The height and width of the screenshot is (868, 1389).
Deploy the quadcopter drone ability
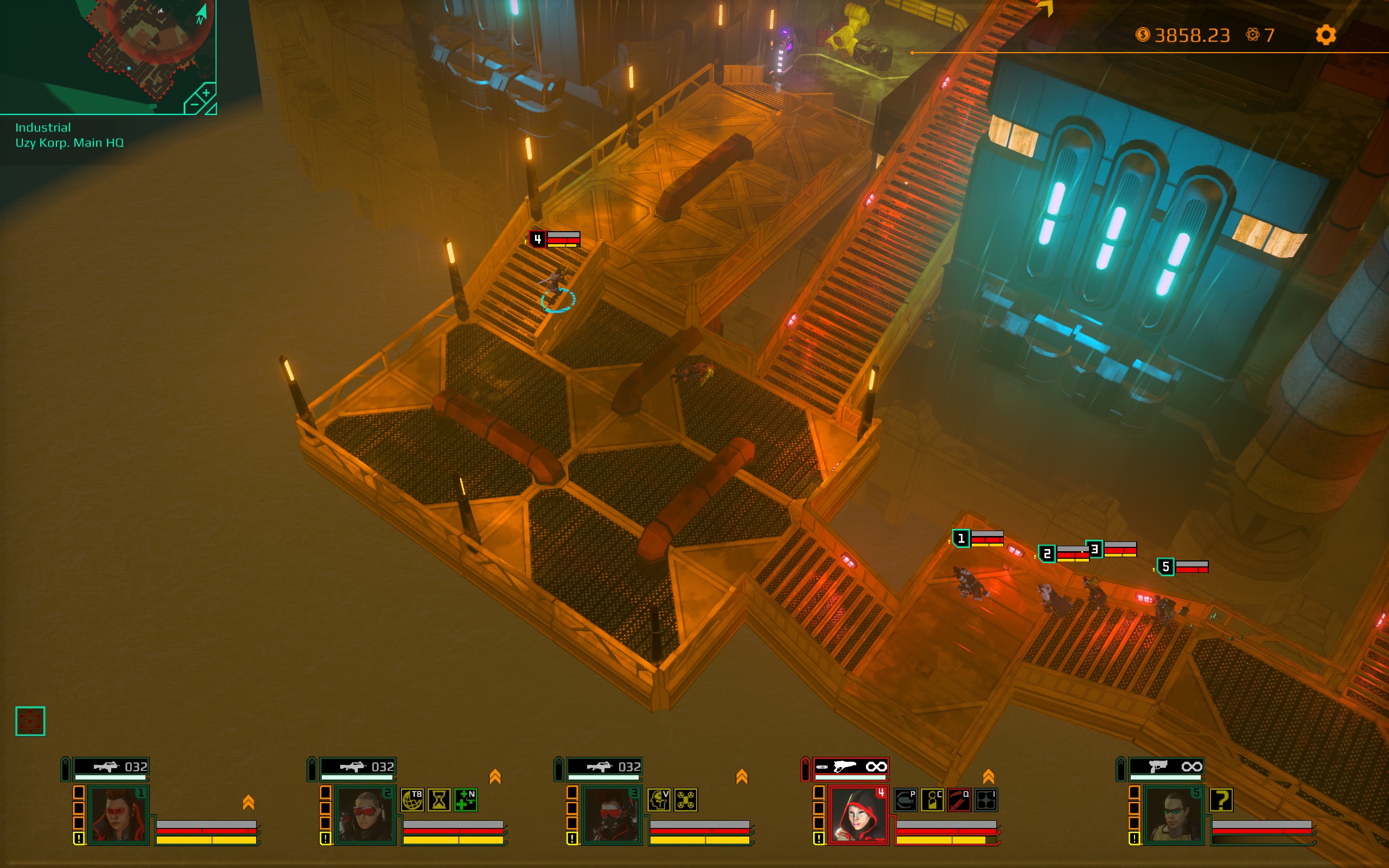(685, 800)
